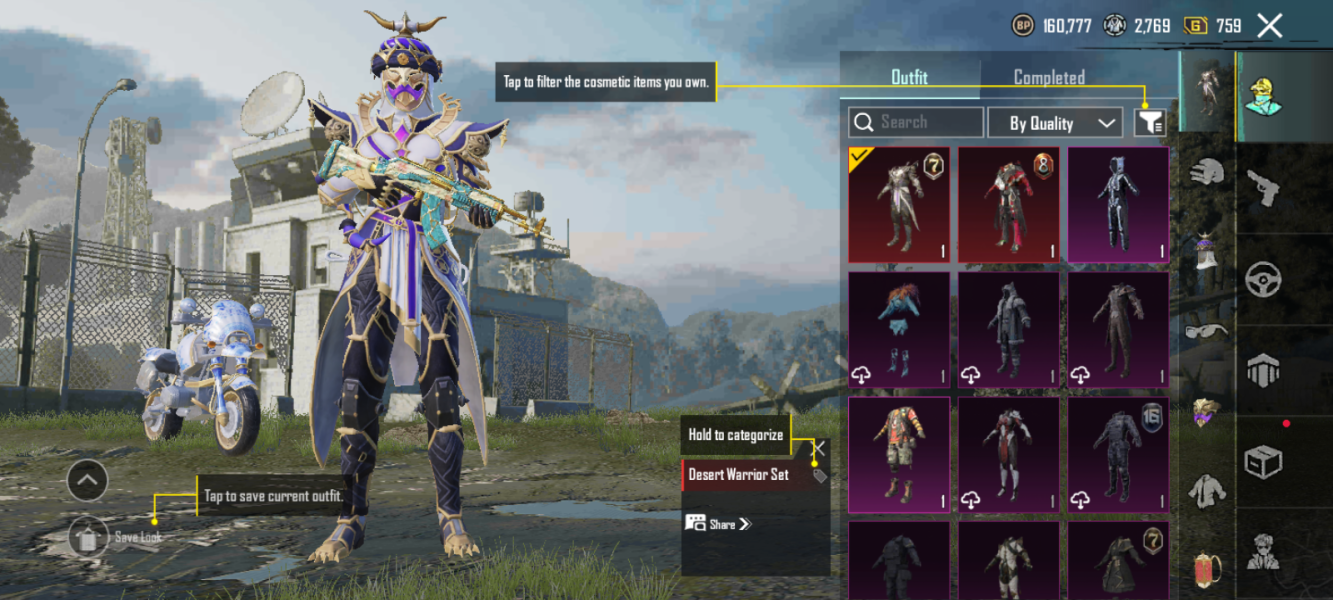
Task: Open the crate box category
Action: click(x=1264, y=462)
